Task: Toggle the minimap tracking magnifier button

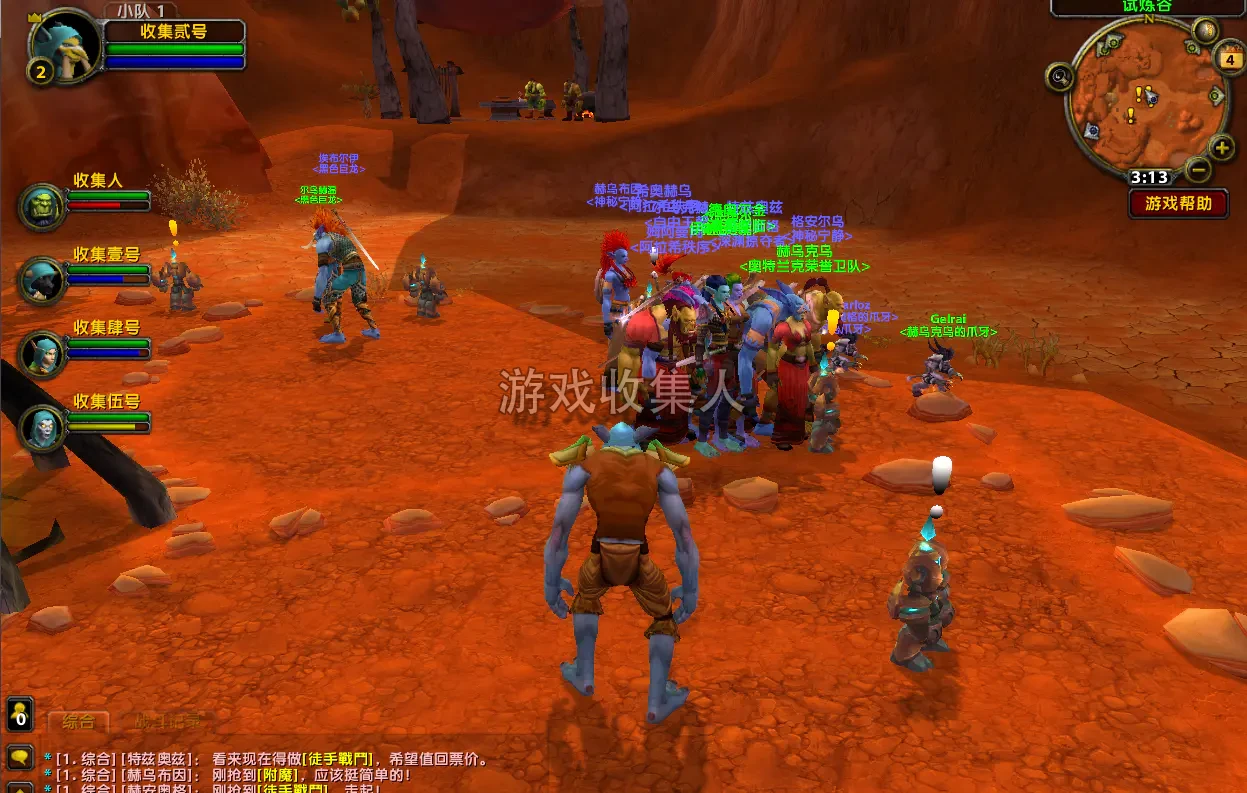Action: point(1059,76)
